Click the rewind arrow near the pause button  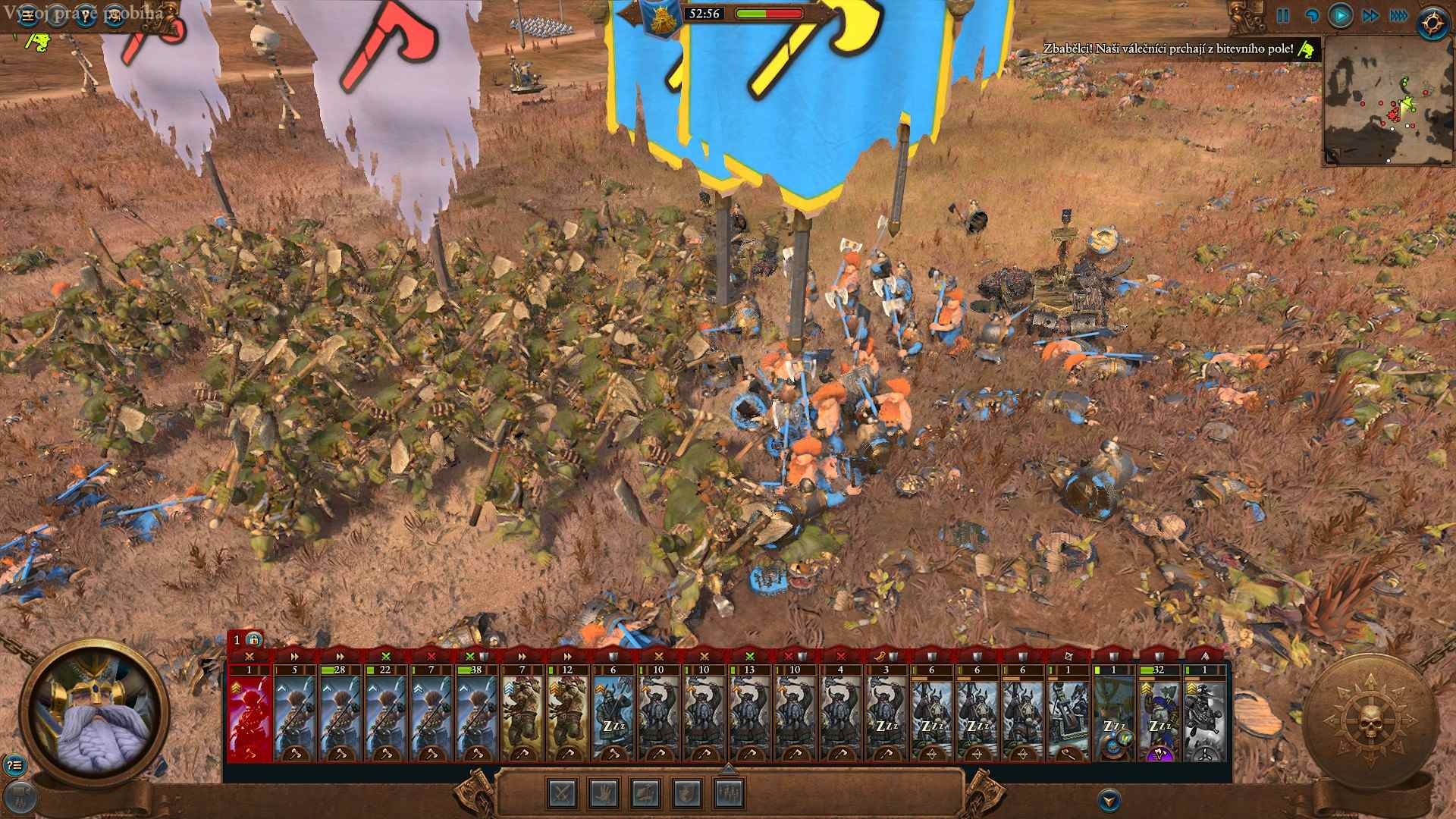coord(1313,15)
